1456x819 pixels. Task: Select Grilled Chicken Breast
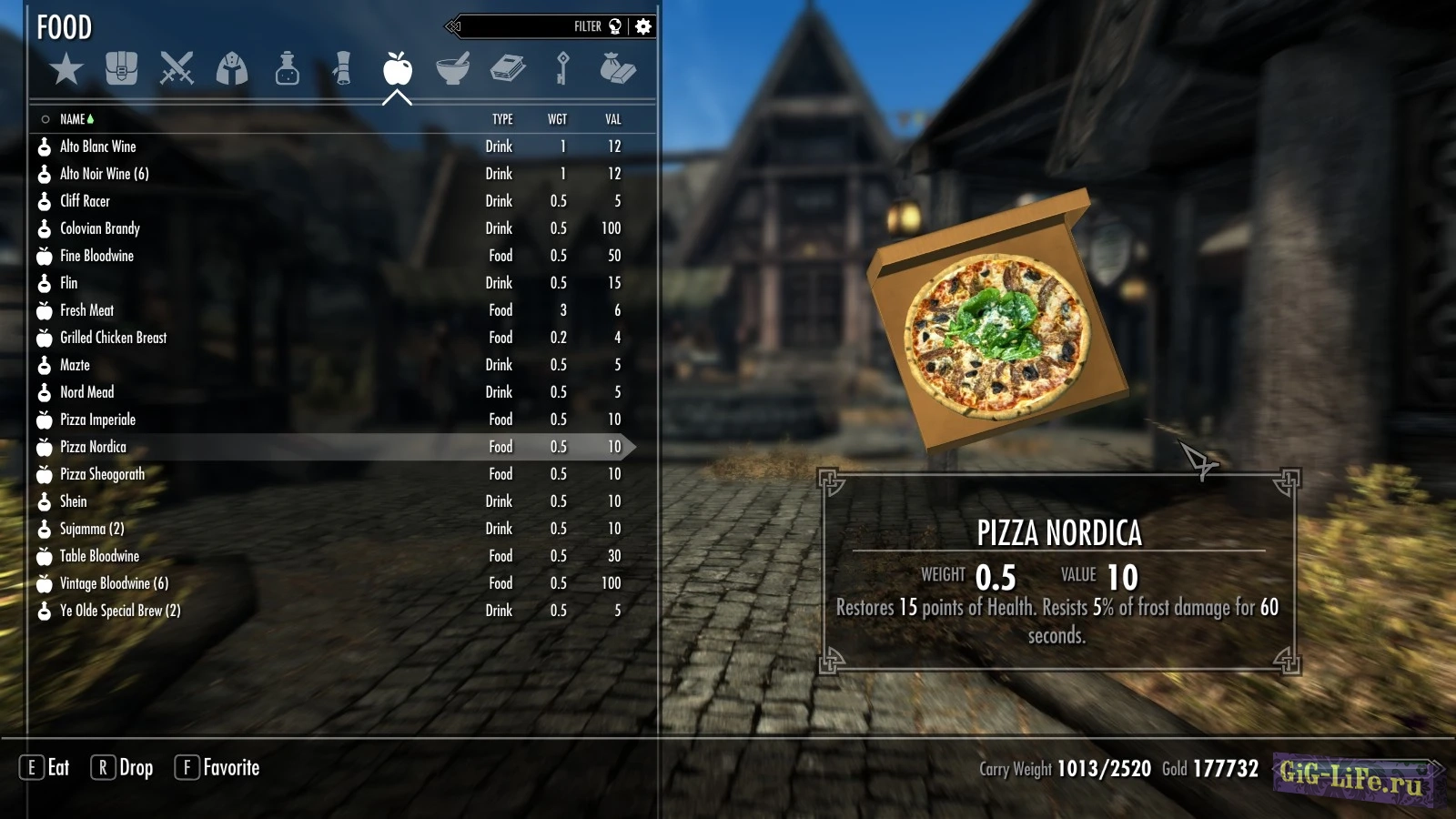point(114,338)
